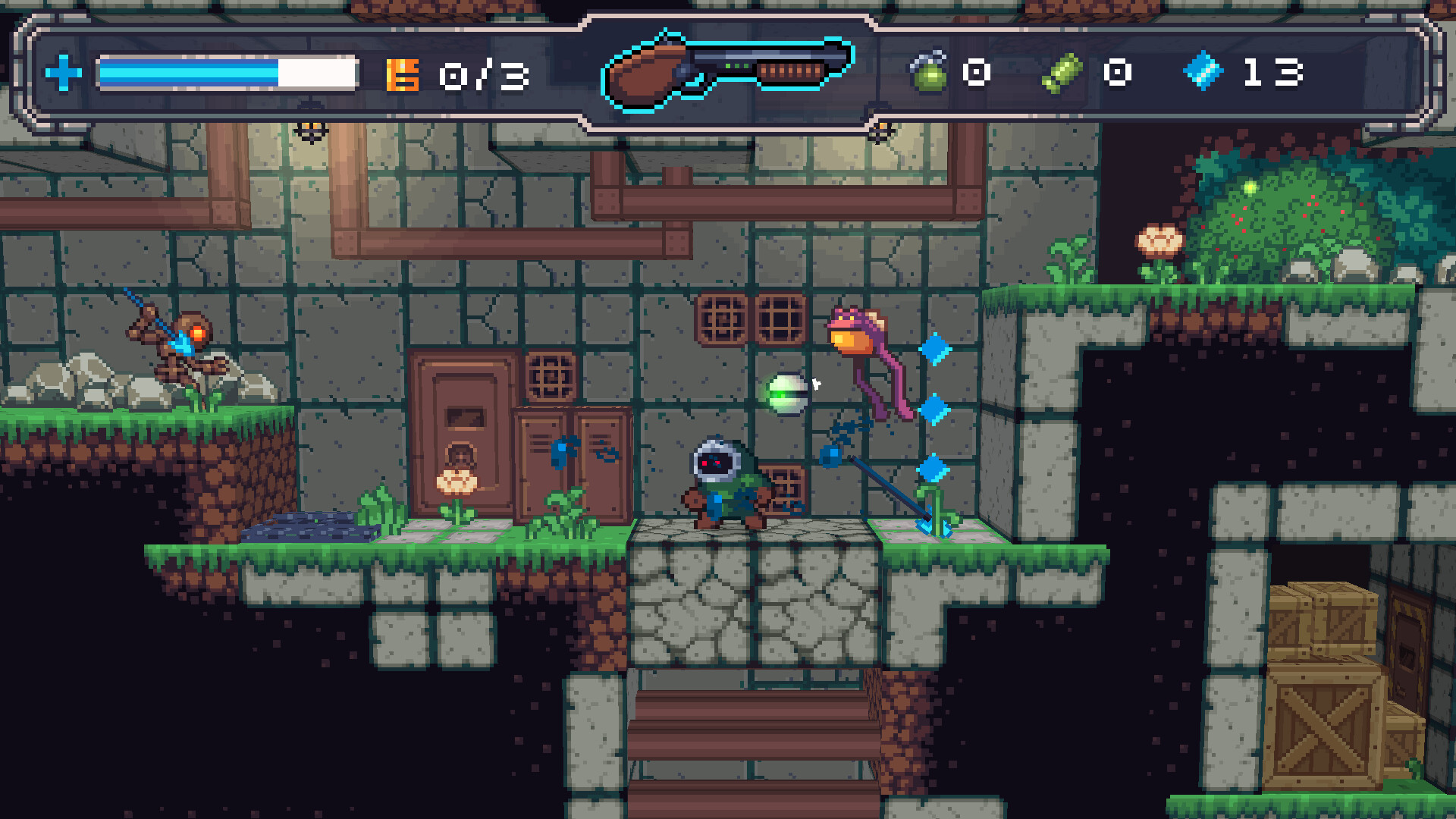Screen dimensions: 1456x819
Task: Click the topmost falling blue gem
Action: 936,349
